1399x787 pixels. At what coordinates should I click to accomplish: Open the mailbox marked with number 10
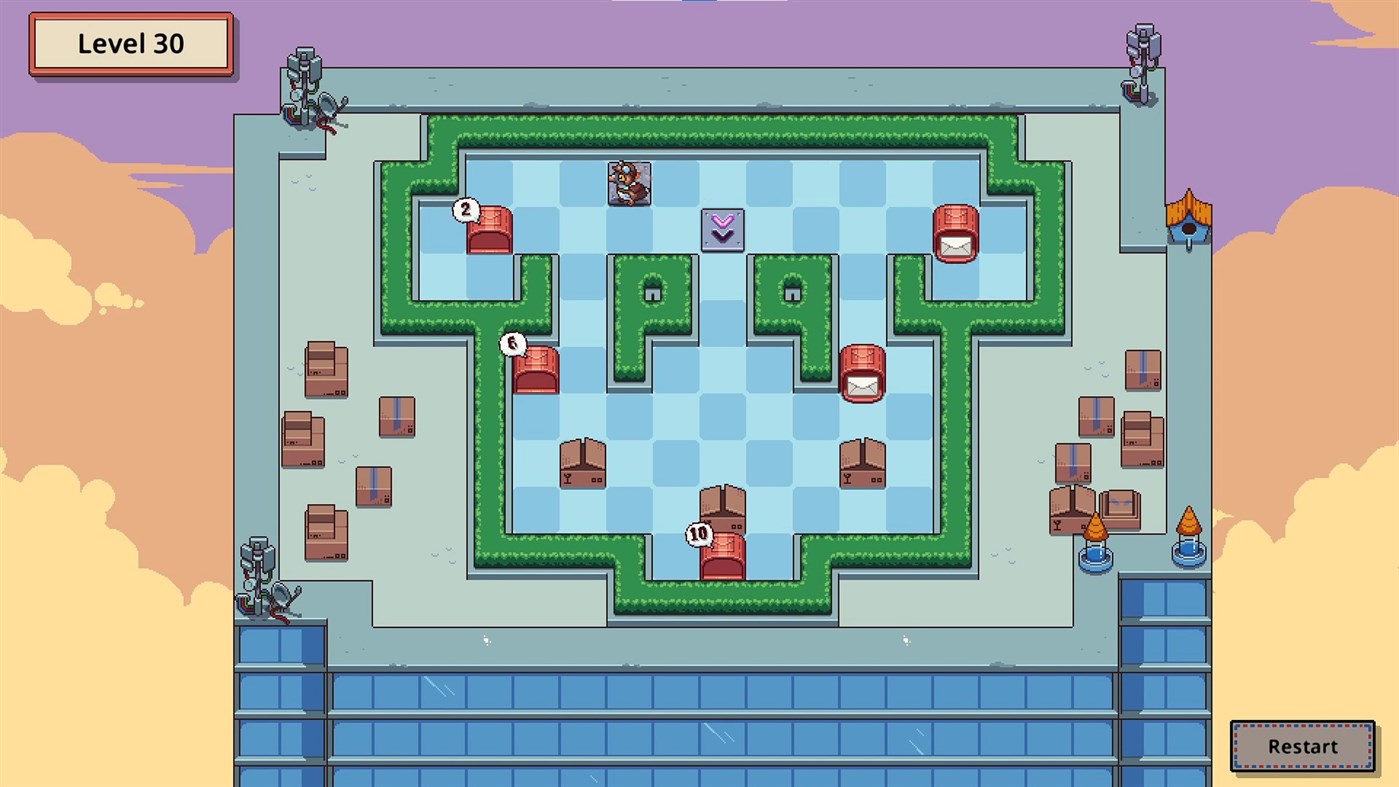click(722, 557)
